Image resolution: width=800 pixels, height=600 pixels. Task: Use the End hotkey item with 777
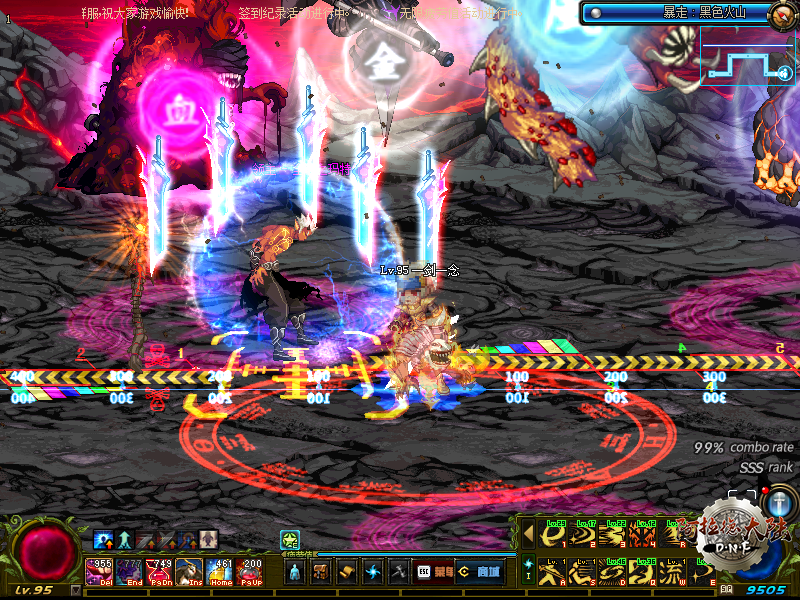point(131,573)
